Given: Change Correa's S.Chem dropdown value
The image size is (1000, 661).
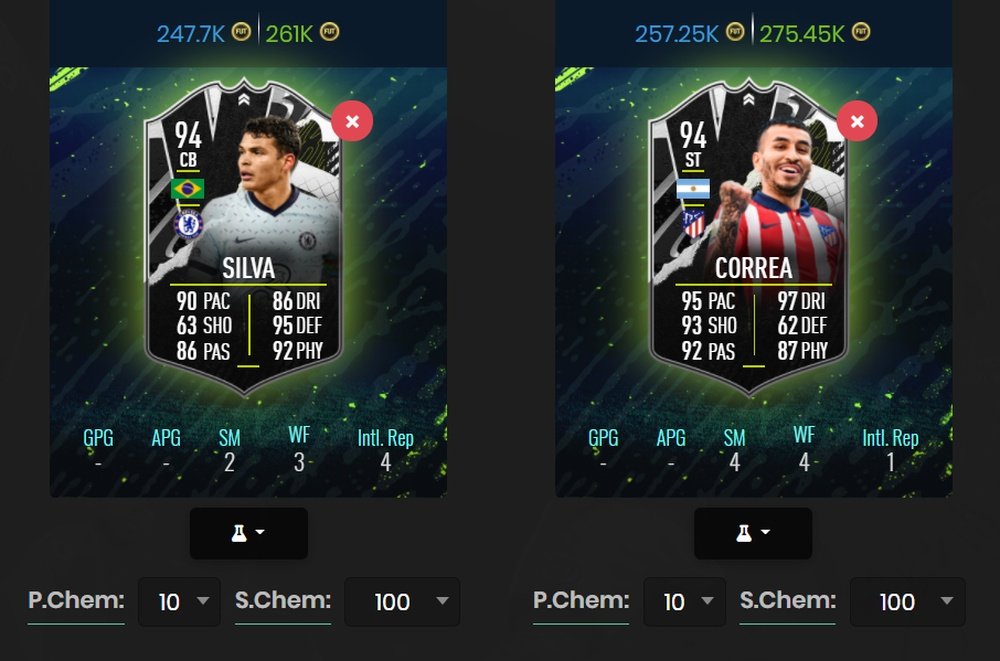Looking at the screenshot, I should (x=907, y=602).
